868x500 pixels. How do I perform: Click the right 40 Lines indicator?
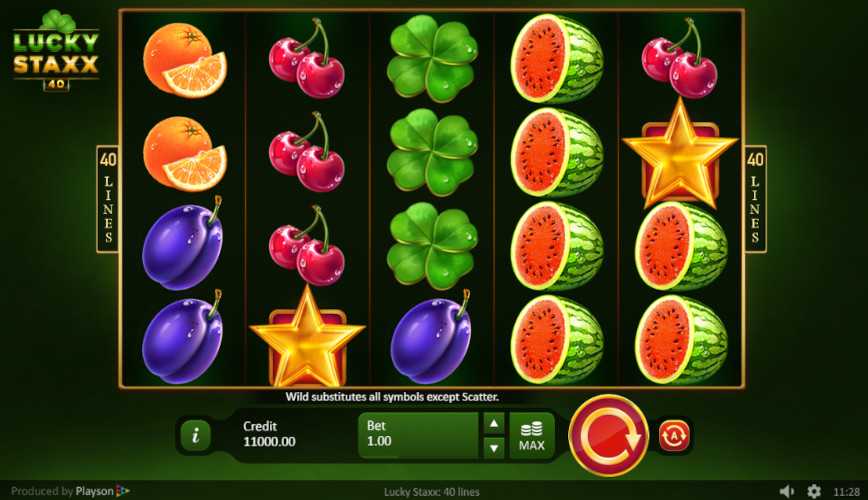coord(756,198)
